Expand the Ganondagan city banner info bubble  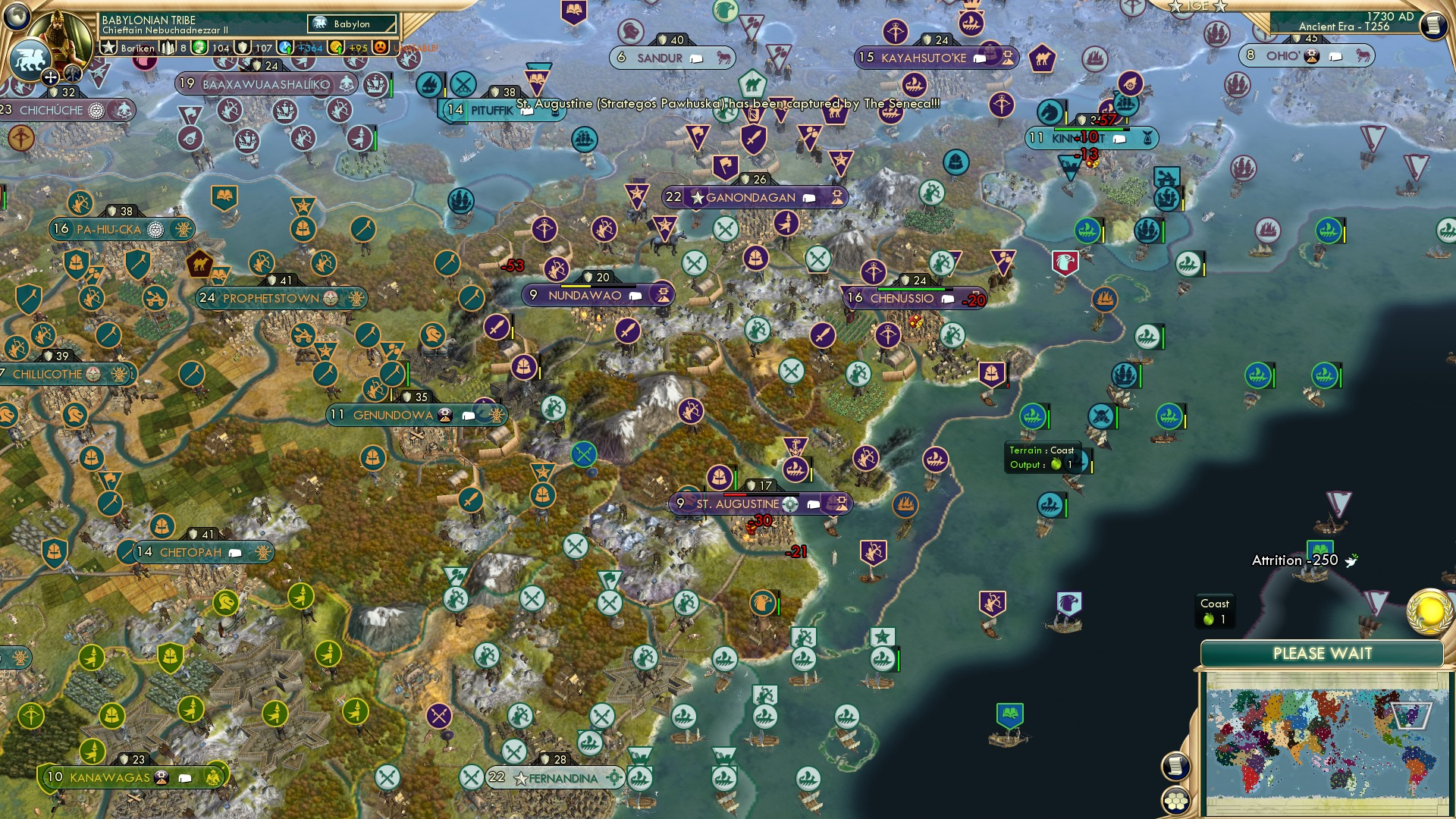[810, 197]
